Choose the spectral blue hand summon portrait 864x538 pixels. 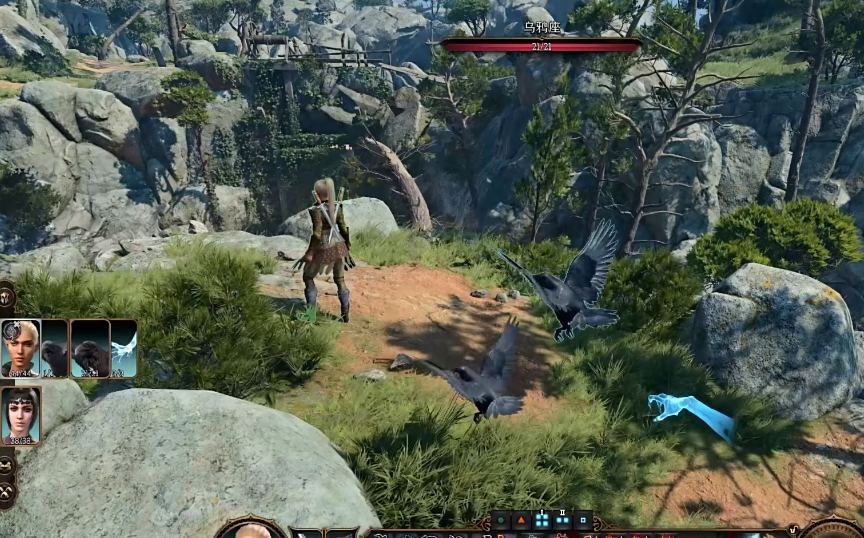pyautogui.click(x=124, y=348)
